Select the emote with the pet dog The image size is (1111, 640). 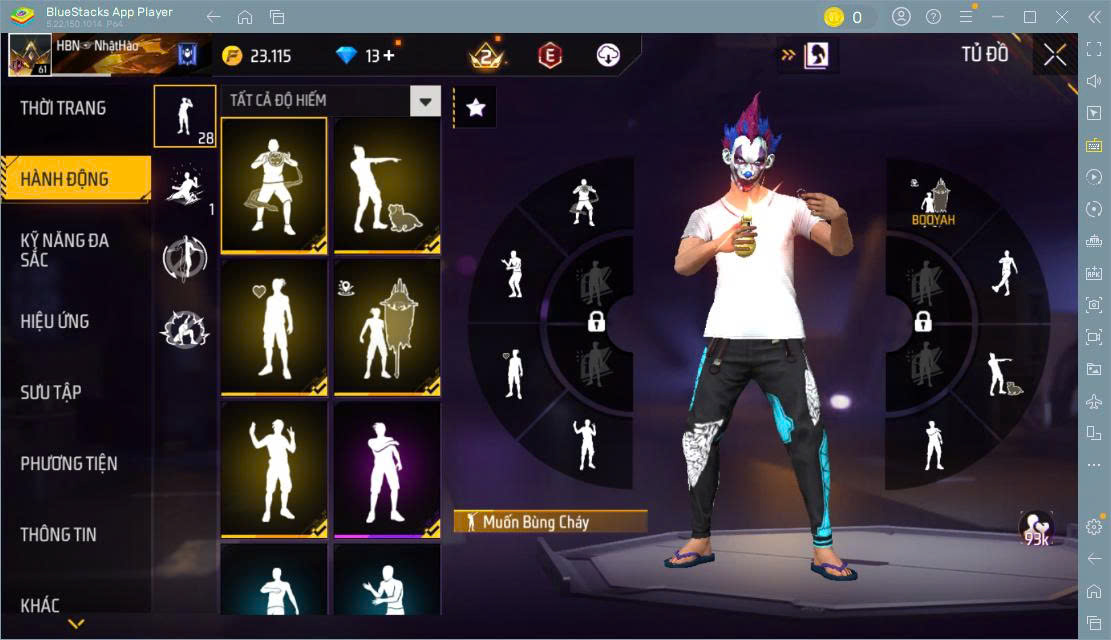387,185
